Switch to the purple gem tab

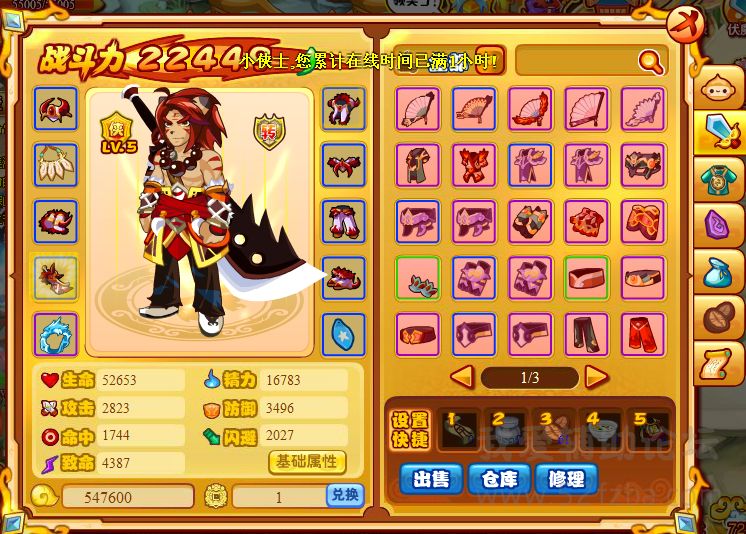click(720, 227)
